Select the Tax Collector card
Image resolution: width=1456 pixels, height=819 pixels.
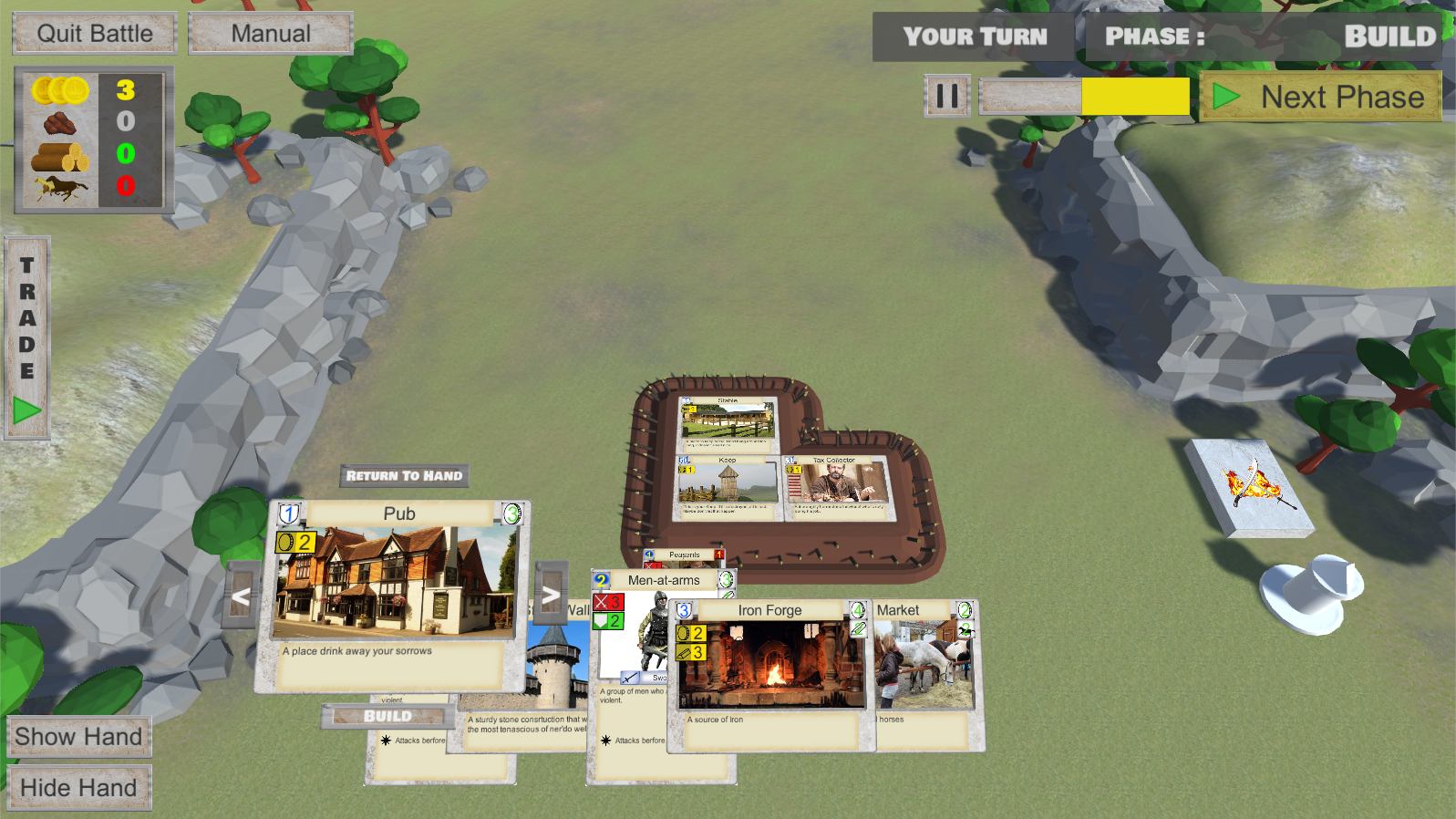point(835,487)
